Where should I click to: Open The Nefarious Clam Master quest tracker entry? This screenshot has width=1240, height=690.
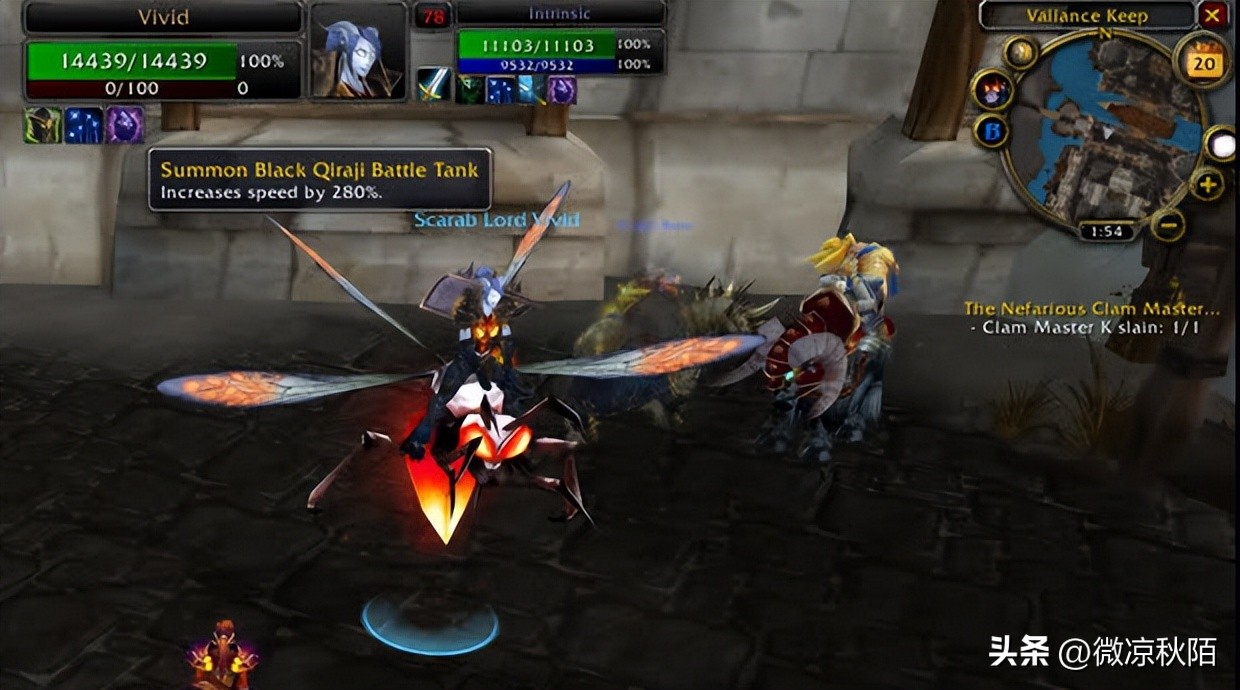pos(1078,309)
